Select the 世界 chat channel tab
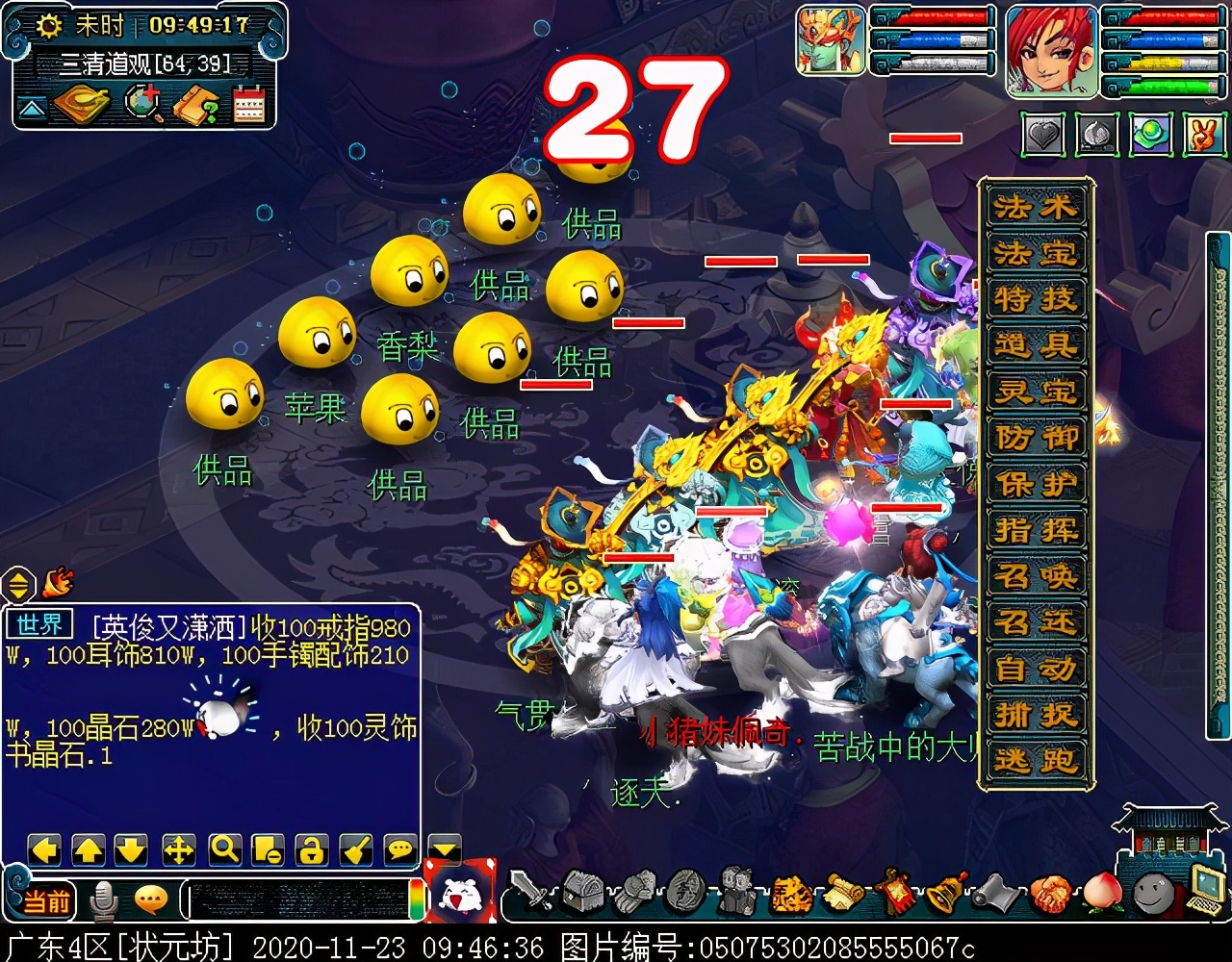The height and width of the screenshot is (962, 1232). tap(38, 625)
